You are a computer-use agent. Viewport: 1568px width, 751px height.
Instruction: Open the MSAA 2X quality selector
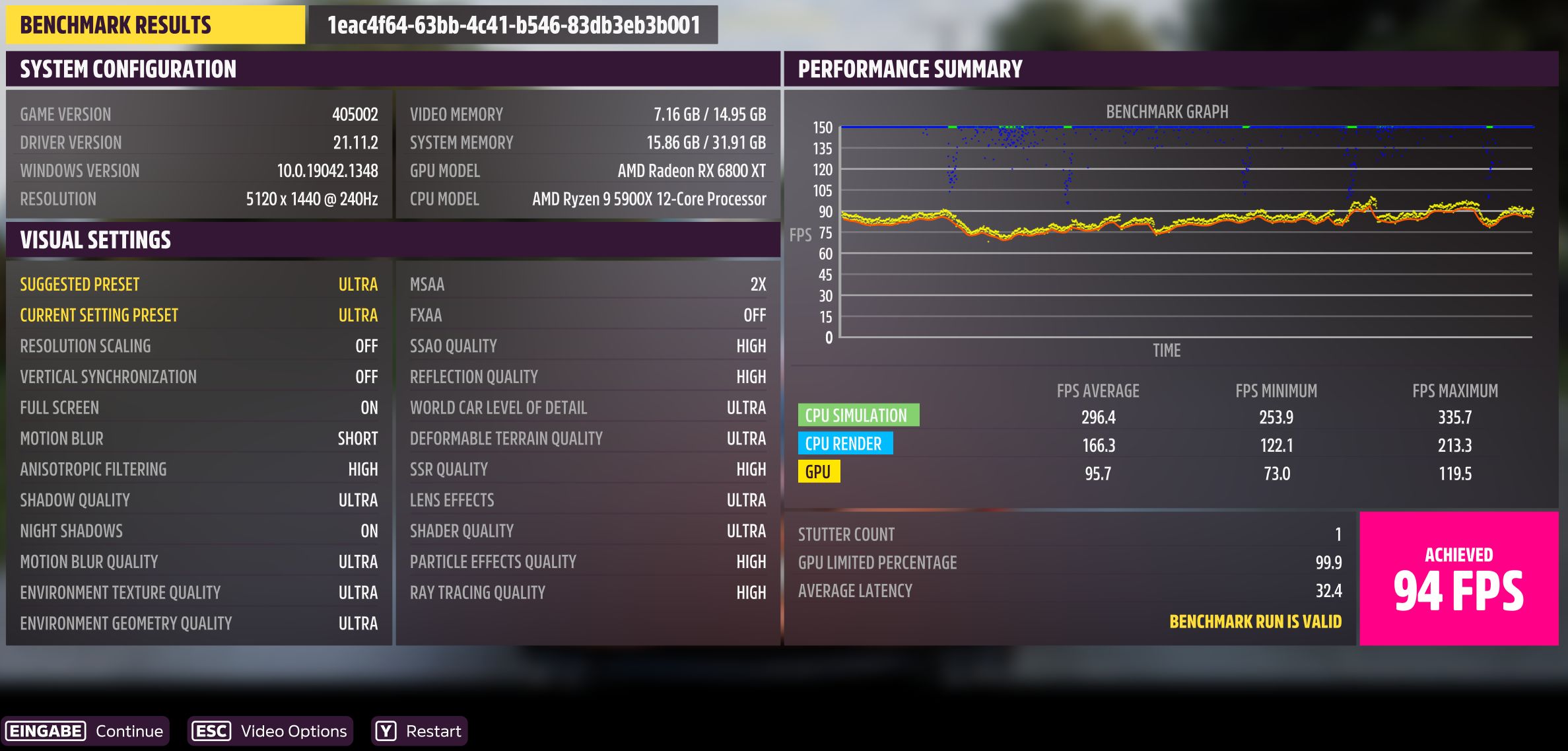588,284
